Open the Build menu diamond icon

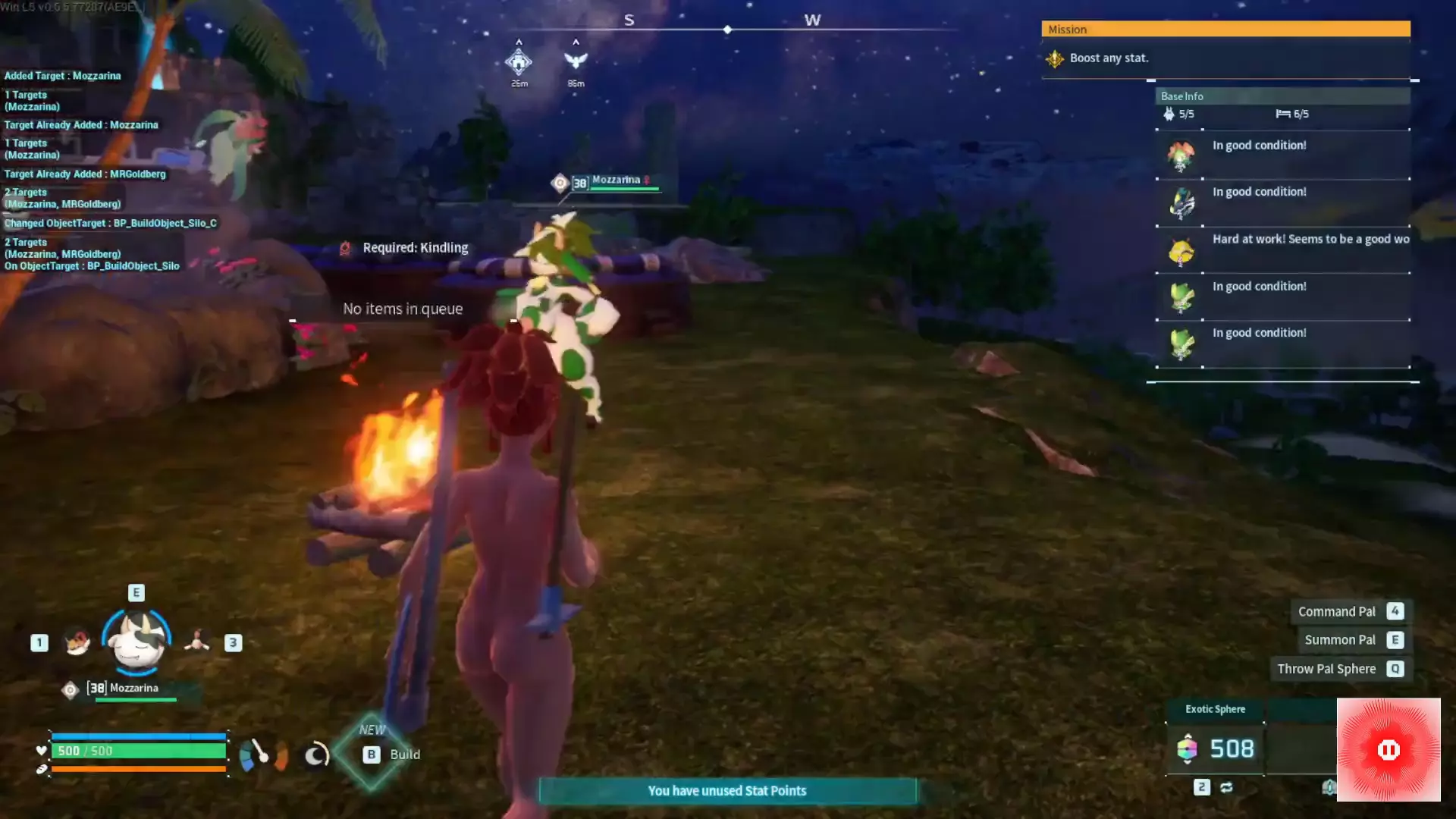[x=371, y=754]
